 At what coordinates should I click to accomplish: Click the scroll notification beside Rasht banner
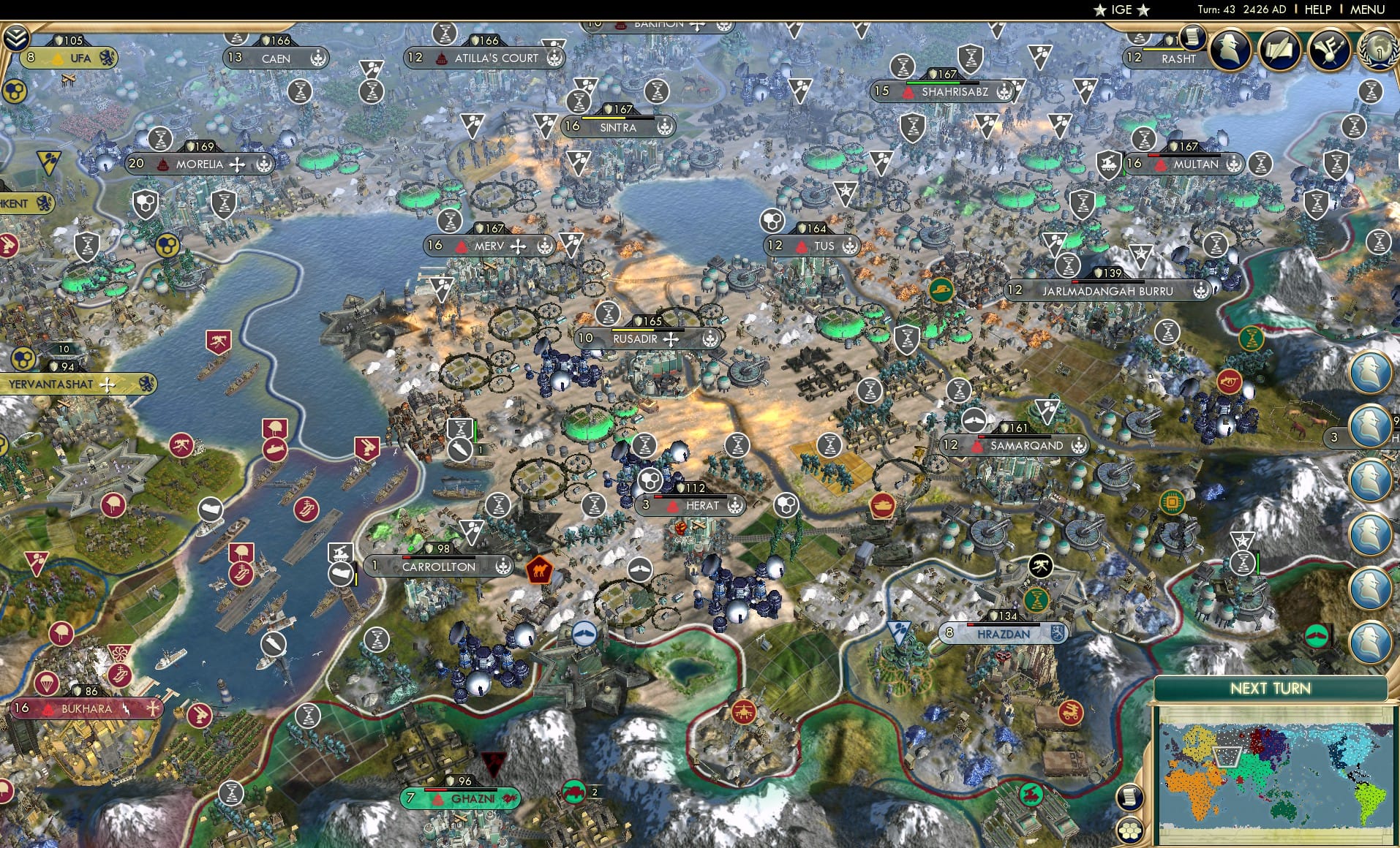1193,38
